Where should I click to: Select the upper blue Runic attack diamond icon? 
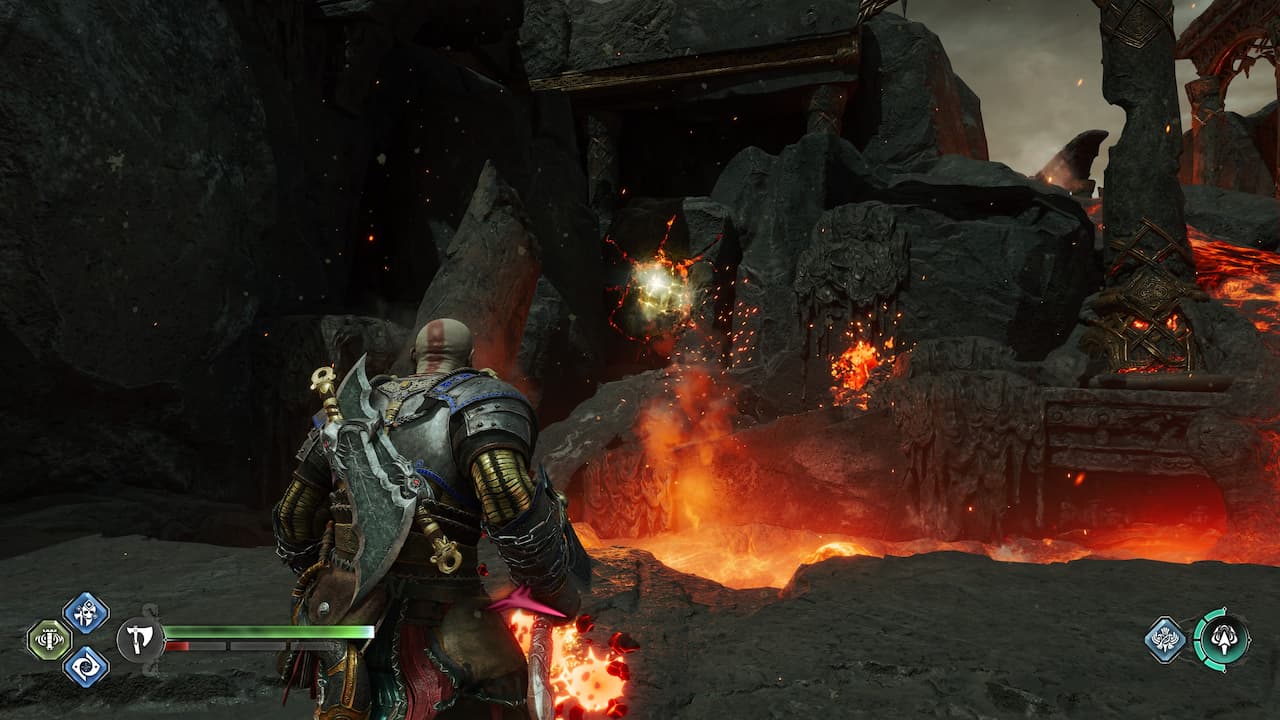click(85, 611)
